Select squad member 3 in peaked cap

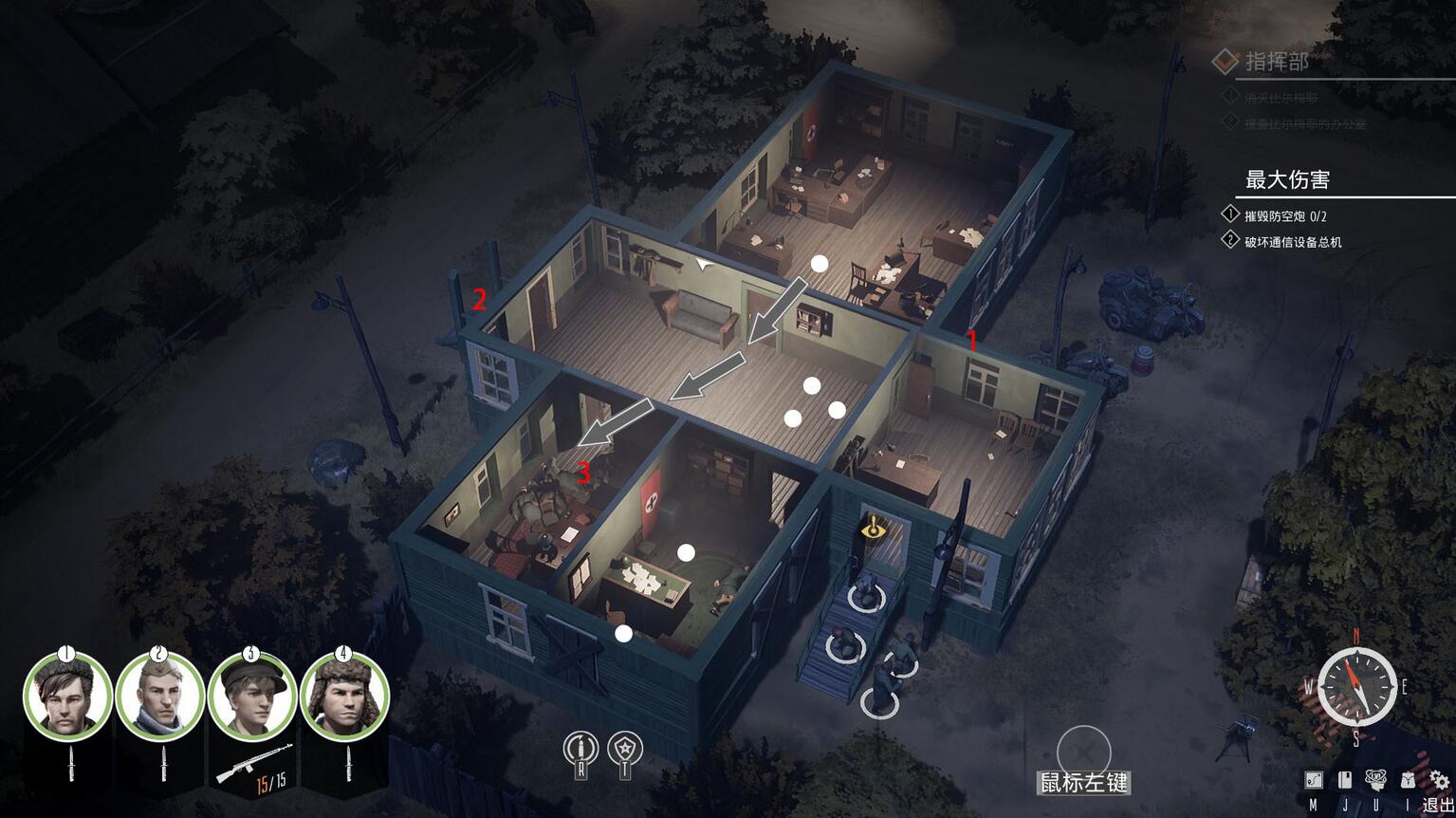[252, 696]
